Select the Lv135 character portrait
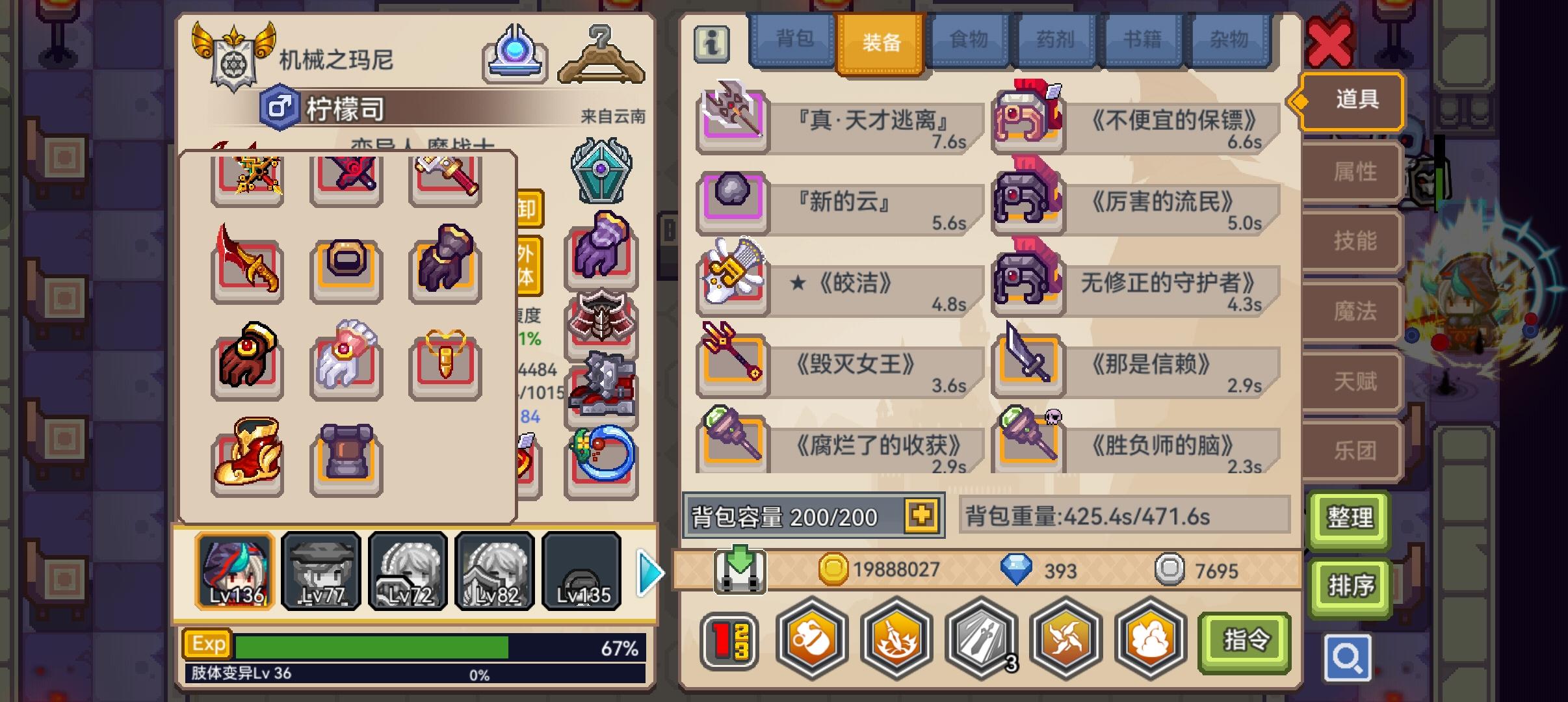The height and width of the screenshot is (702, 1568). tap(581, 572)
